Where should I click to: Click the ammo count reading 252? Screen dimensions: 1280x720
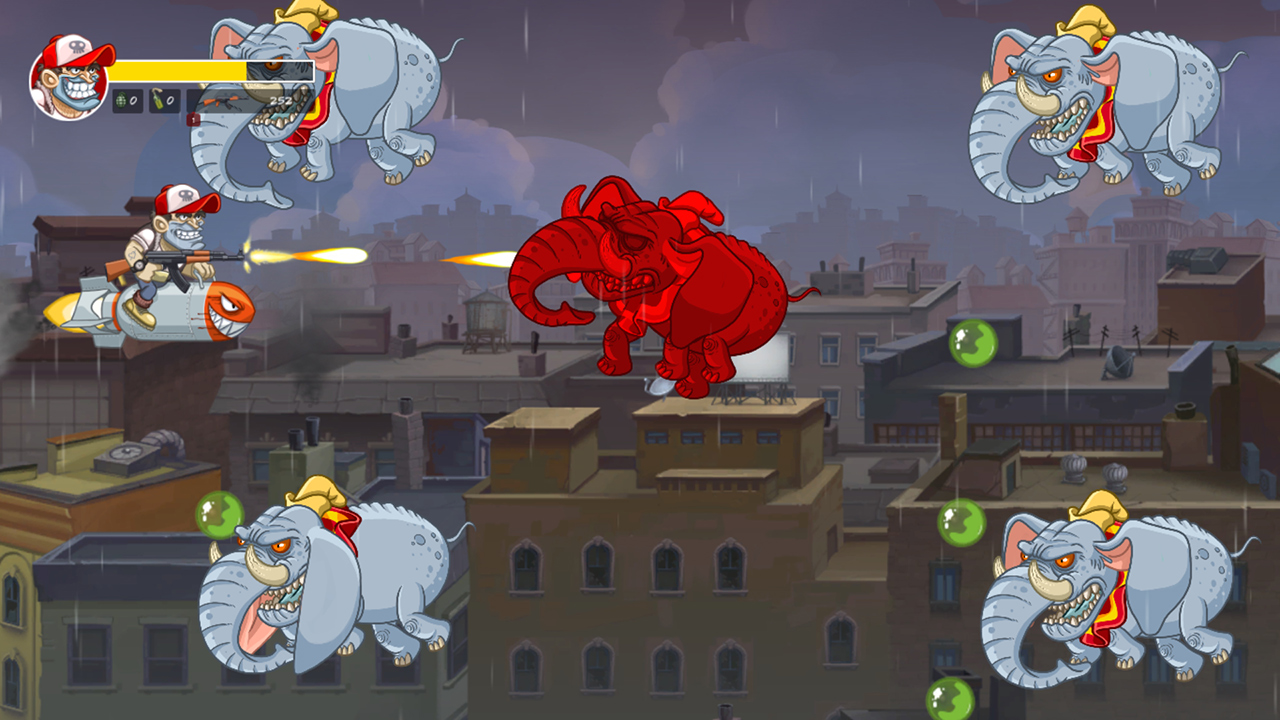pos(282,100)
